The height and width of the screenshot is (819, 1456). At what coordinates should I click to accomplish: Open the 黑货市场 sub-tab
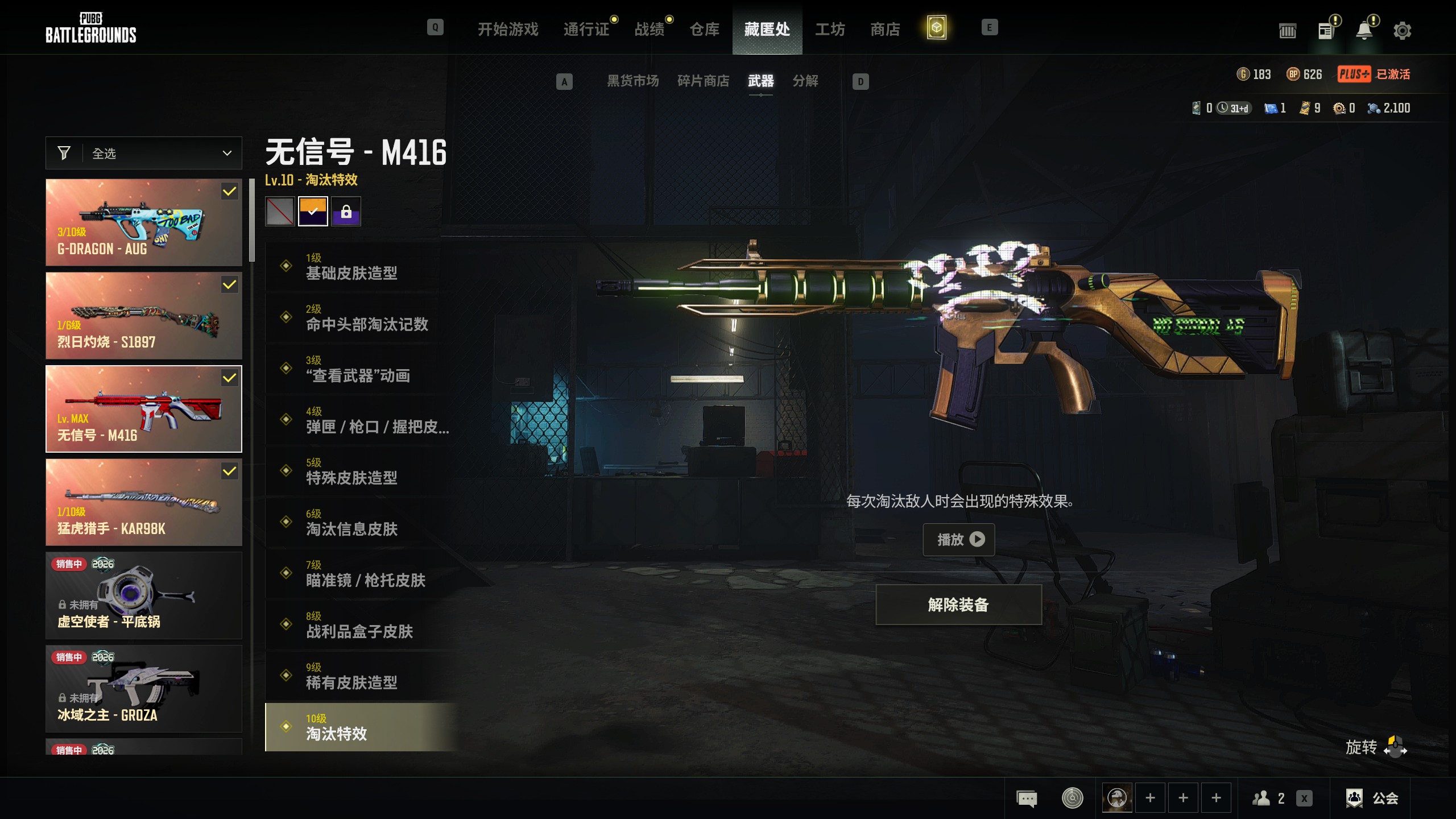click(x=632, y=81)
